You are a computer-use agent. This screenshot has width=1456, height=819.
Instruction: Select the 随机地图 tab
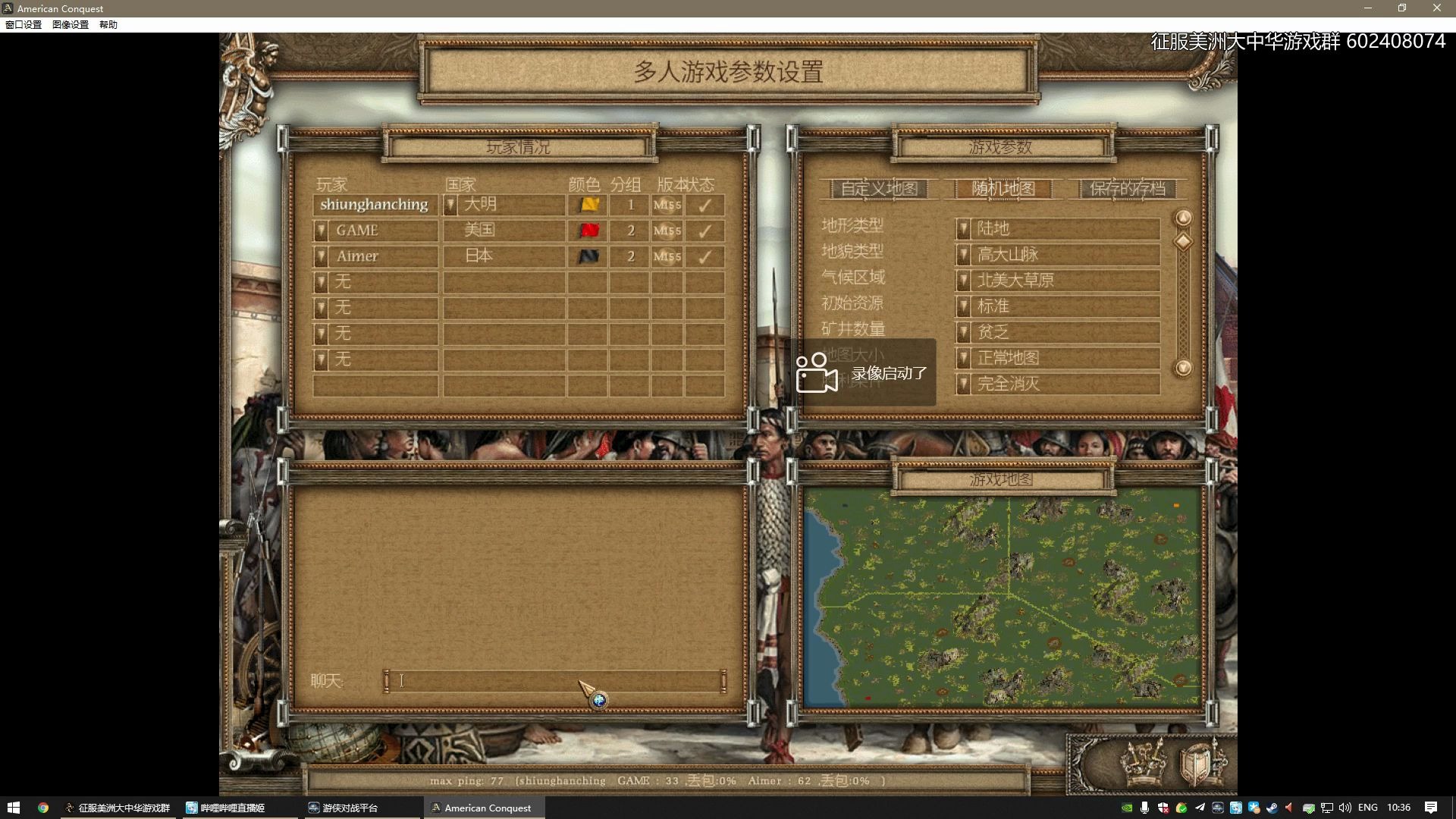point(1003,189)
